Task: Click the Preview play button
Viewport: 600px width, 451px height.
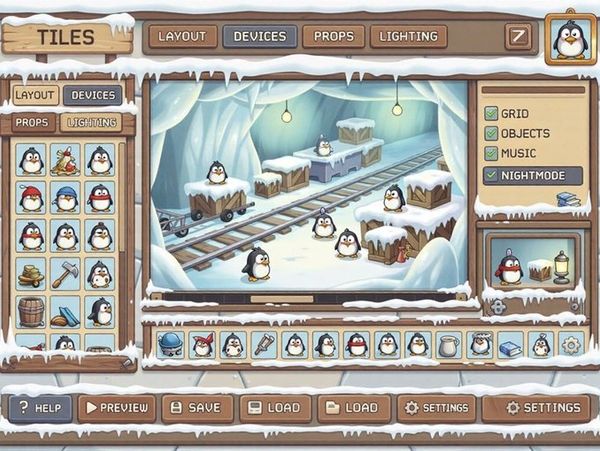Action: (116, 408)
